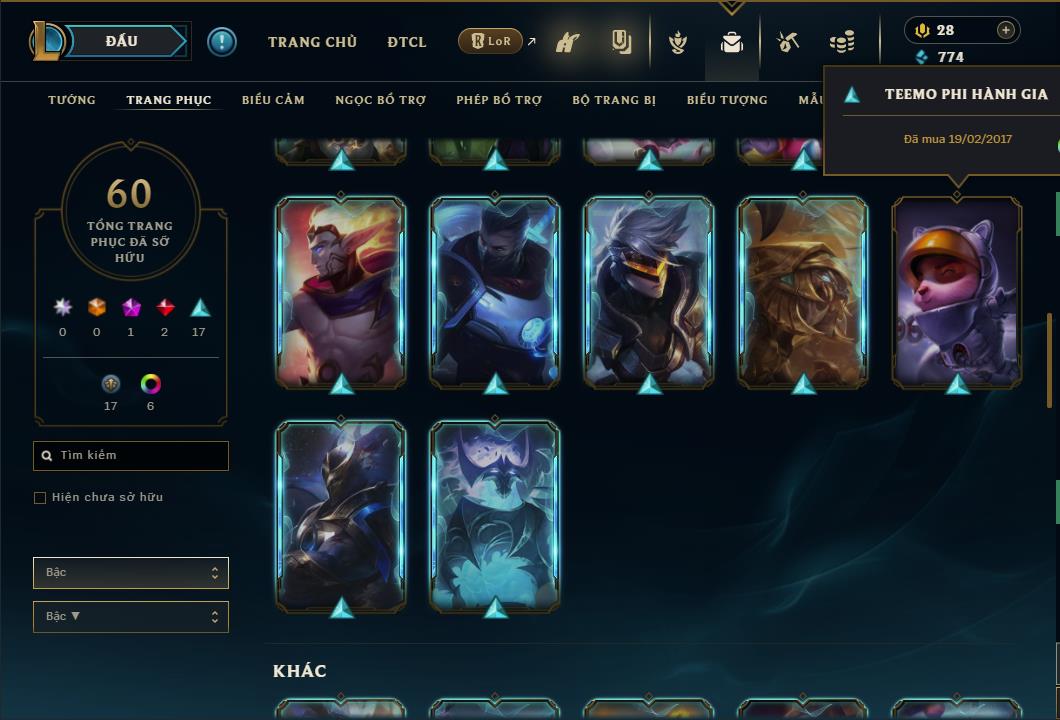Select the PHÉP BỔ TRỢ tab
Image resolution: width=1060 pixels, height=720 pixels.
pyautogui.click(x=499, y=100)
